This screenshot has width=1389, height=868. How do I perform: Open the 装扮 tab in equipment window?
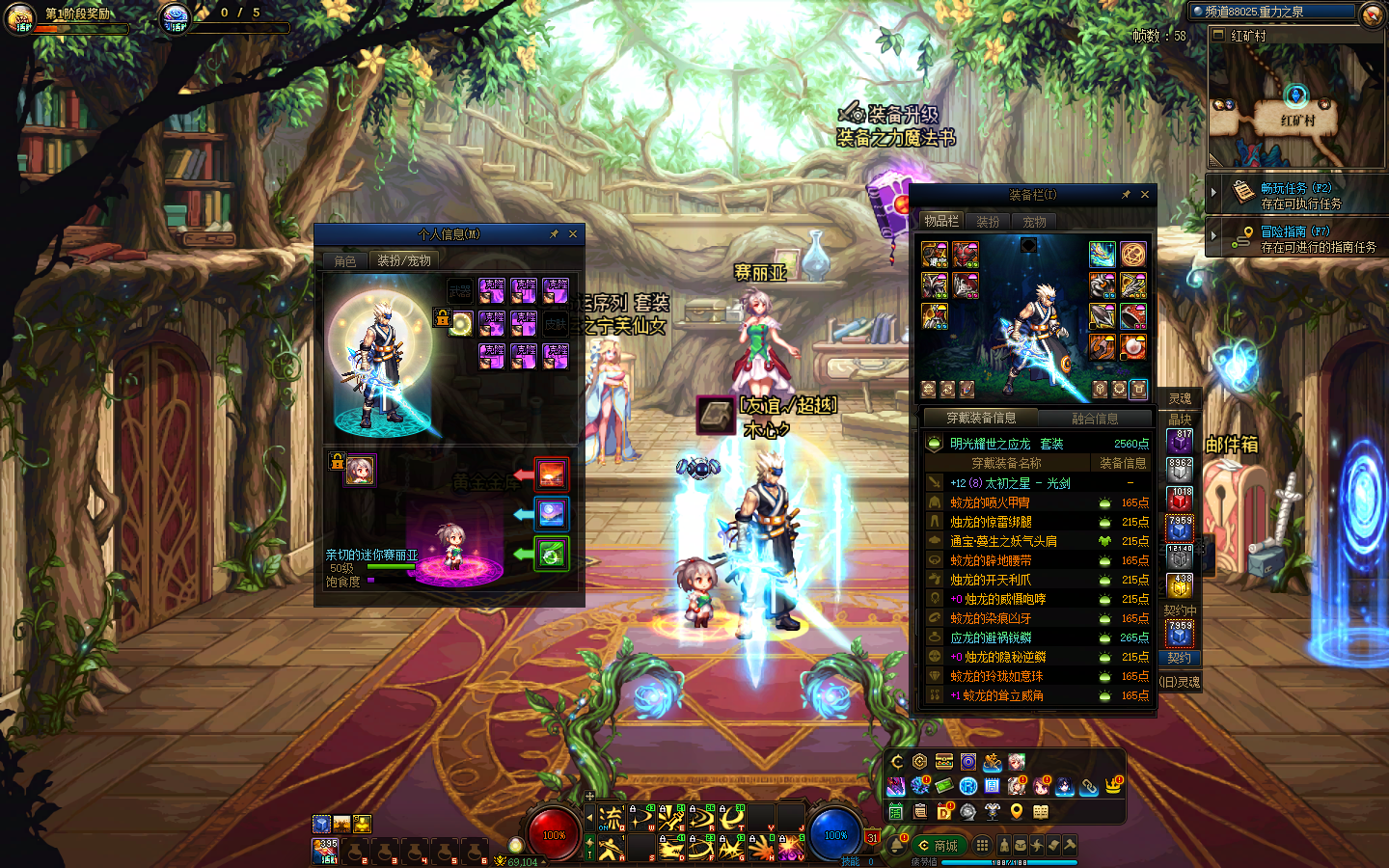988,222
